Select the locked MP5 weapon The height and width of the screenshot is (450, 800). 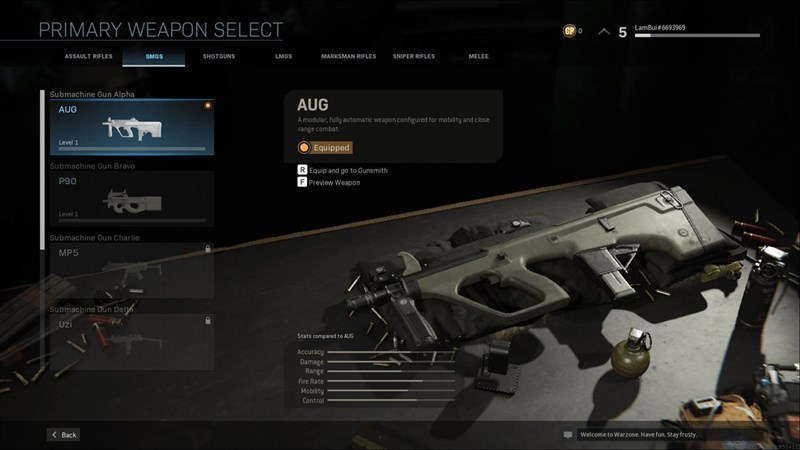coord(133,269)
